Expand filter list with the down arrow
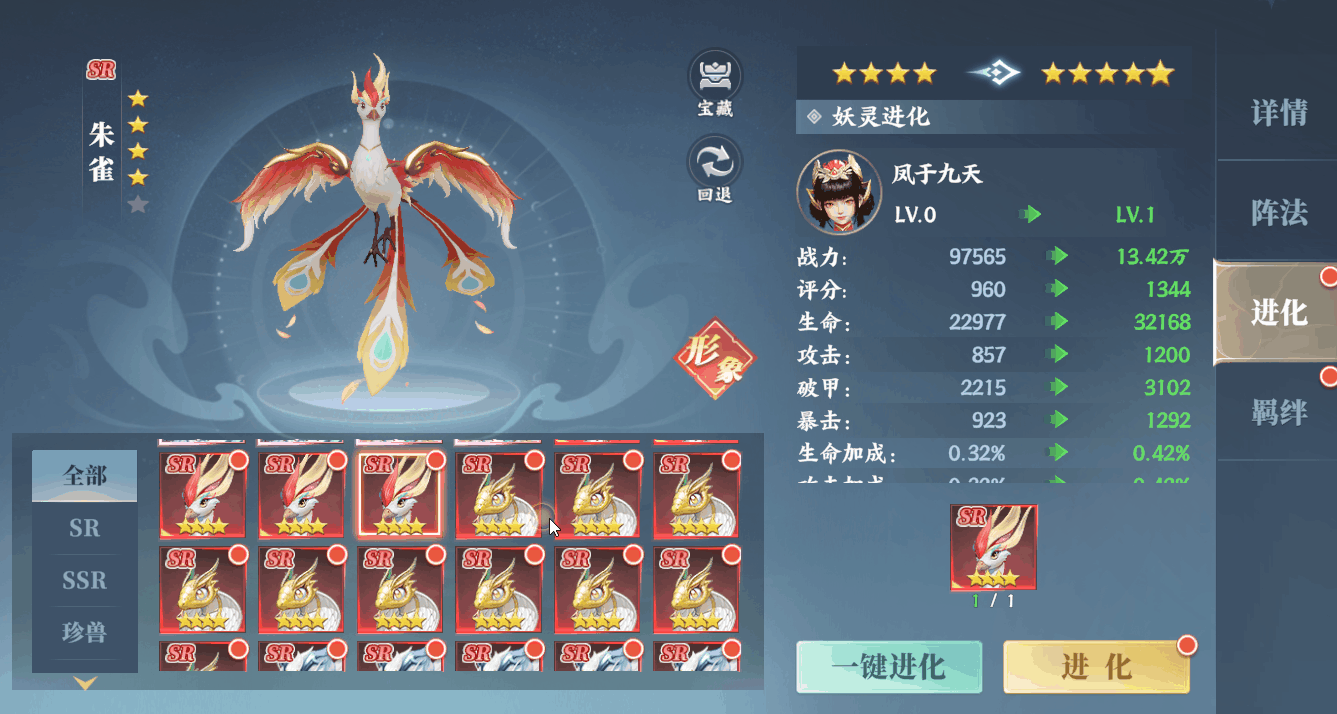This screenshot has height=714, width=1337. (85, 684)
